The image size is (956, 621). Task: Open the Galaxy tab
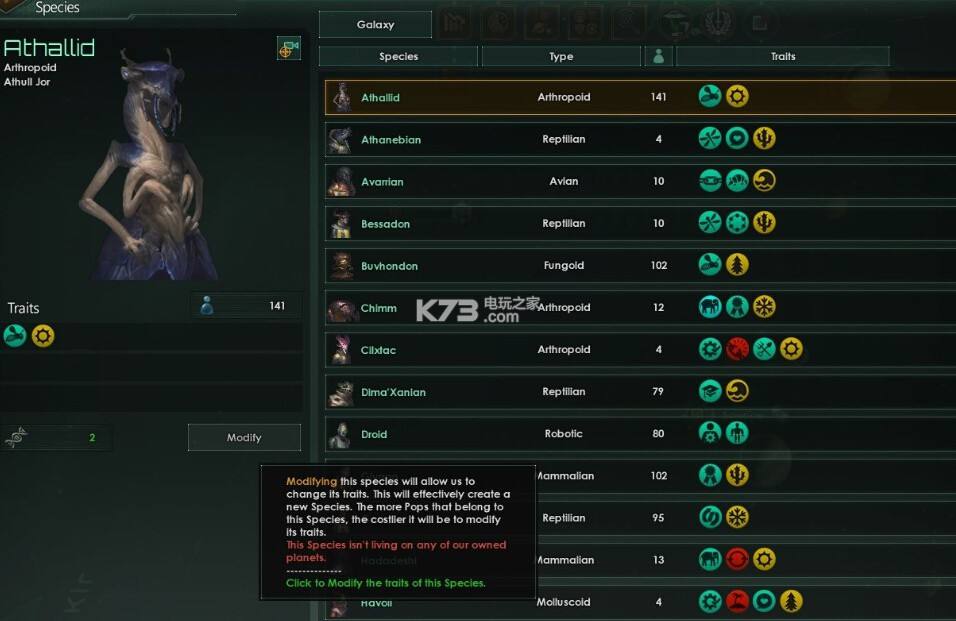375,24
